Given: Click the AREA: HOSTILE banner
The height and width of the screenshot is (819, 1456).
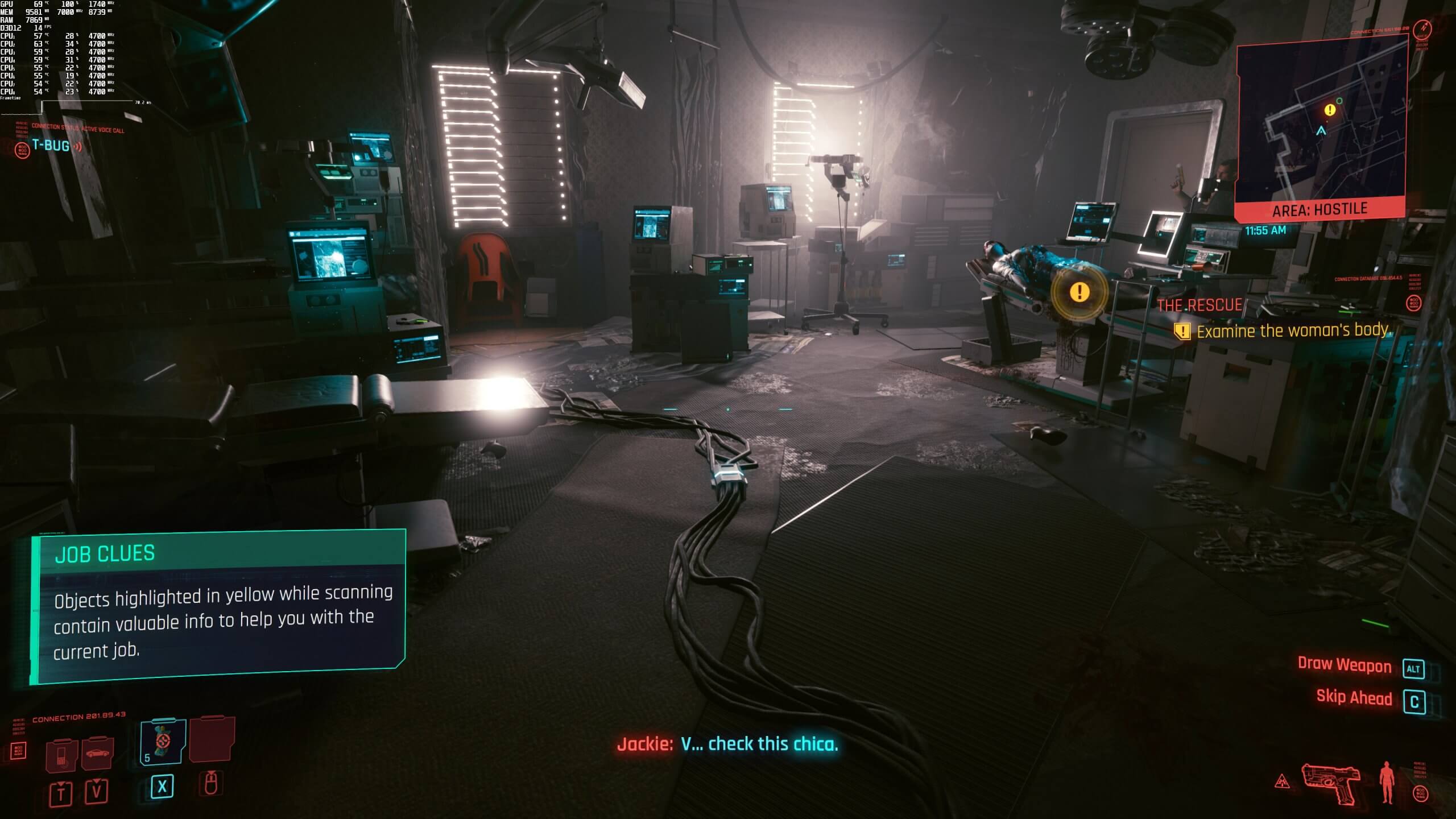Looking at the screenshot, I should [x=1320, y=208].
